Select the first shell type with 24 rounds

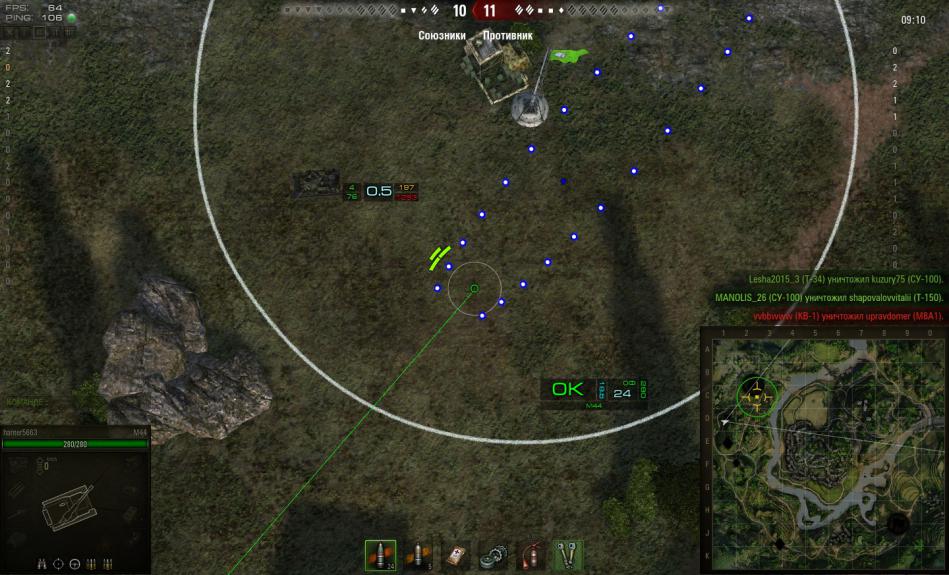click(x=380, y=555)
